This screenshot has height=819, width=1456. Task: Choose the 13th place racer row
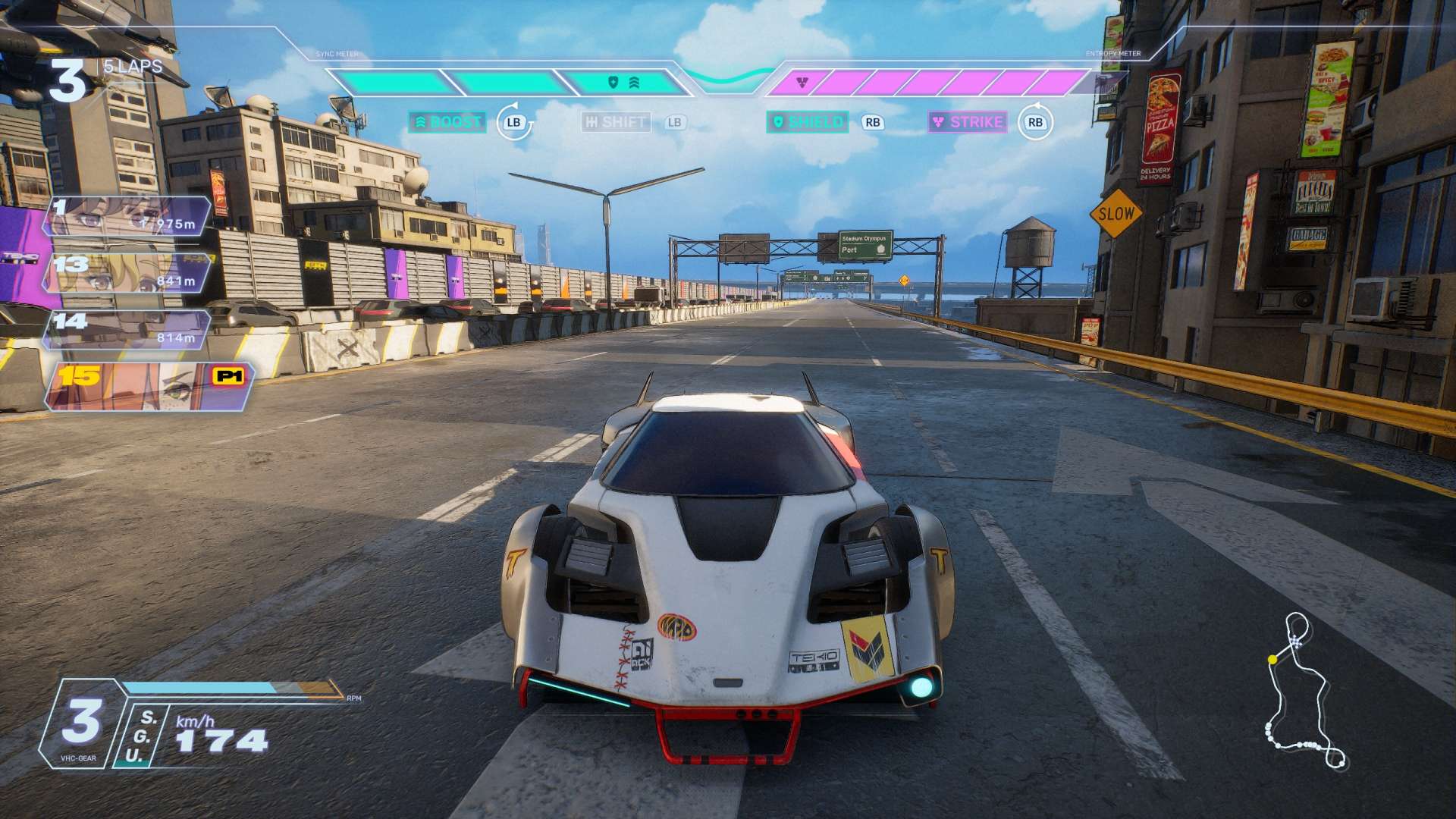(x=127, y=273)
